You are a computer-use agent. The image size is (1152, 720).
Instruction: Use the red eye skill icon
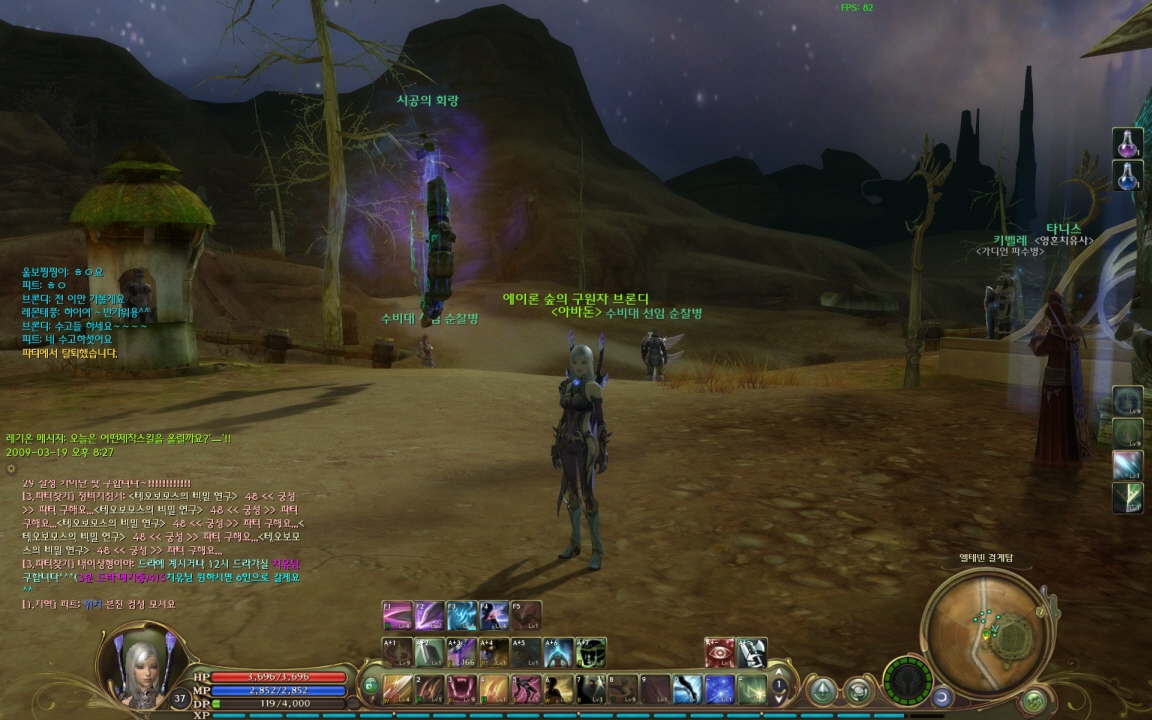[719, 652]
